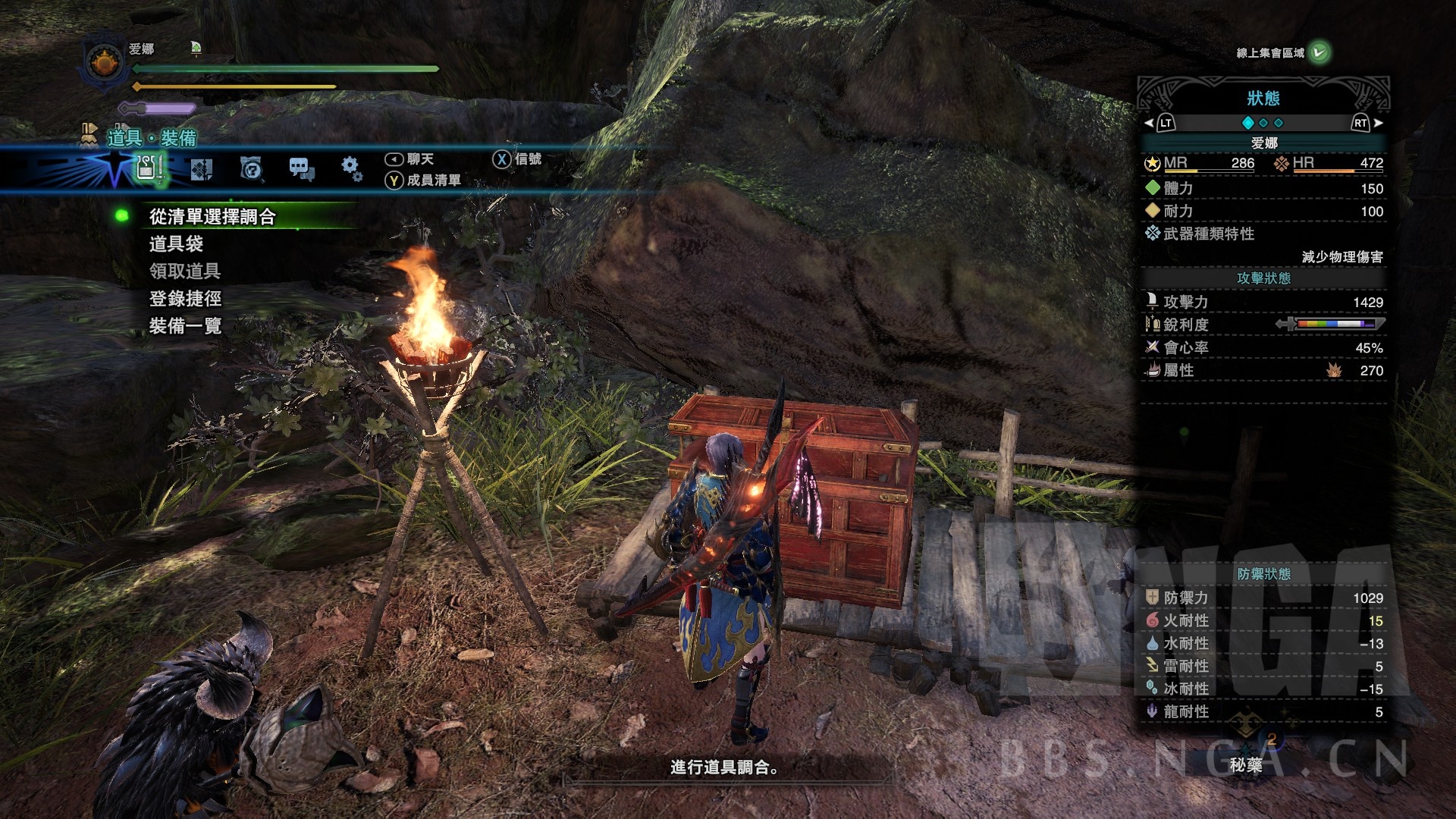Go to previous status page with left arrow
This screenshot has width=1456, height=819.
click(1149, 123)
